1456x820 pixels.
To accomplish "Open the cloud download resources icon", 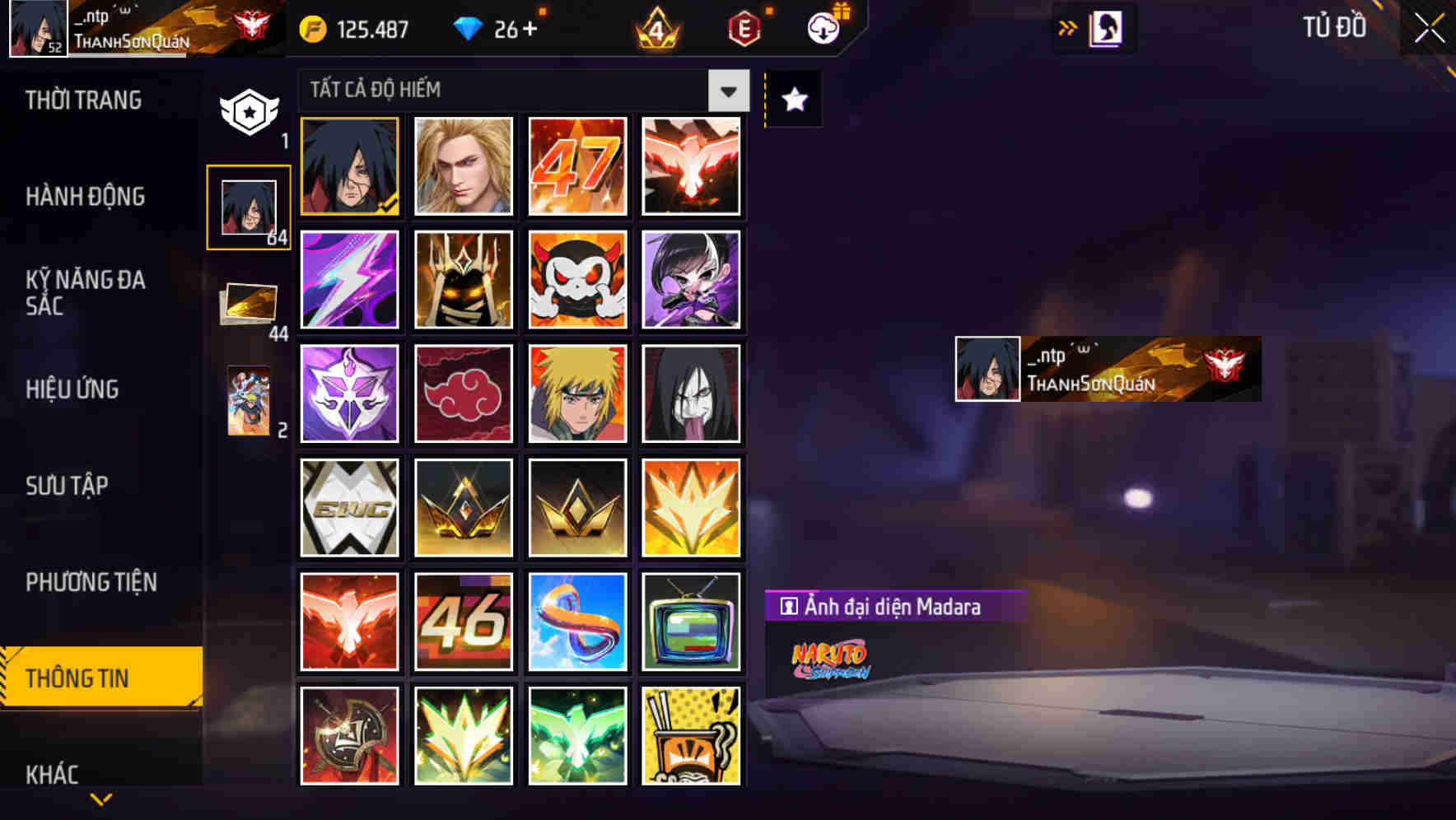I will (824, 26).
